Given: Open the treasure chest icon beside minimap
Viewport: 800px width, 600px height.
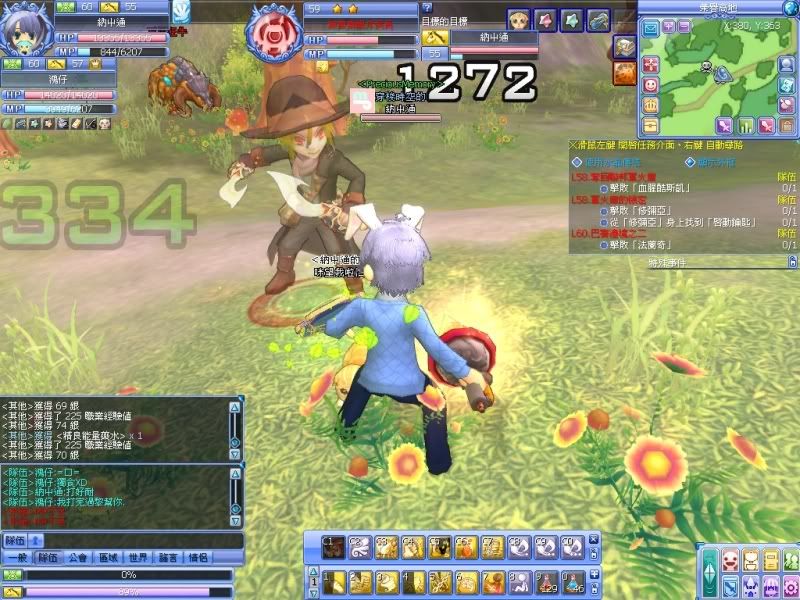Looking at the screenshot, I should tap(650, 125).
